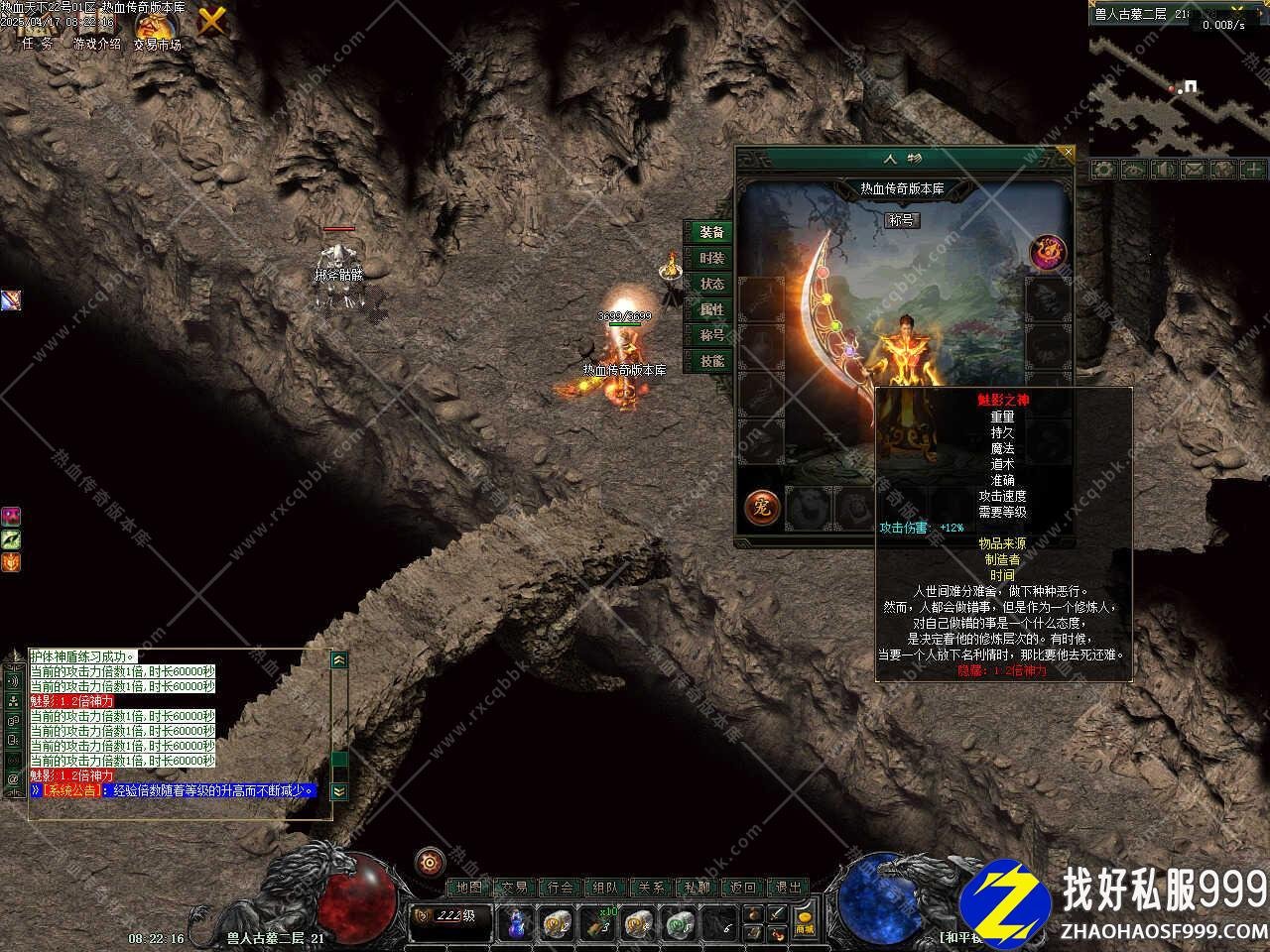The width and height of the screenshot is (1270, 952).
Task: Switch to the 时装 tab
Action: click(x=711, y=258)
